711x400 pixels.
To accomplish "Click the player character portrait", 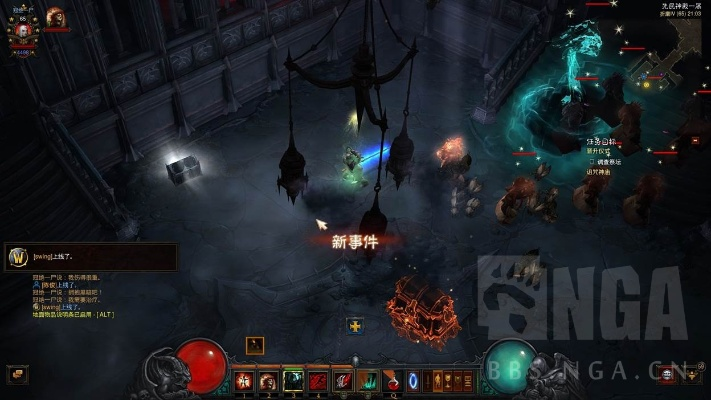I will pos(20,30).
